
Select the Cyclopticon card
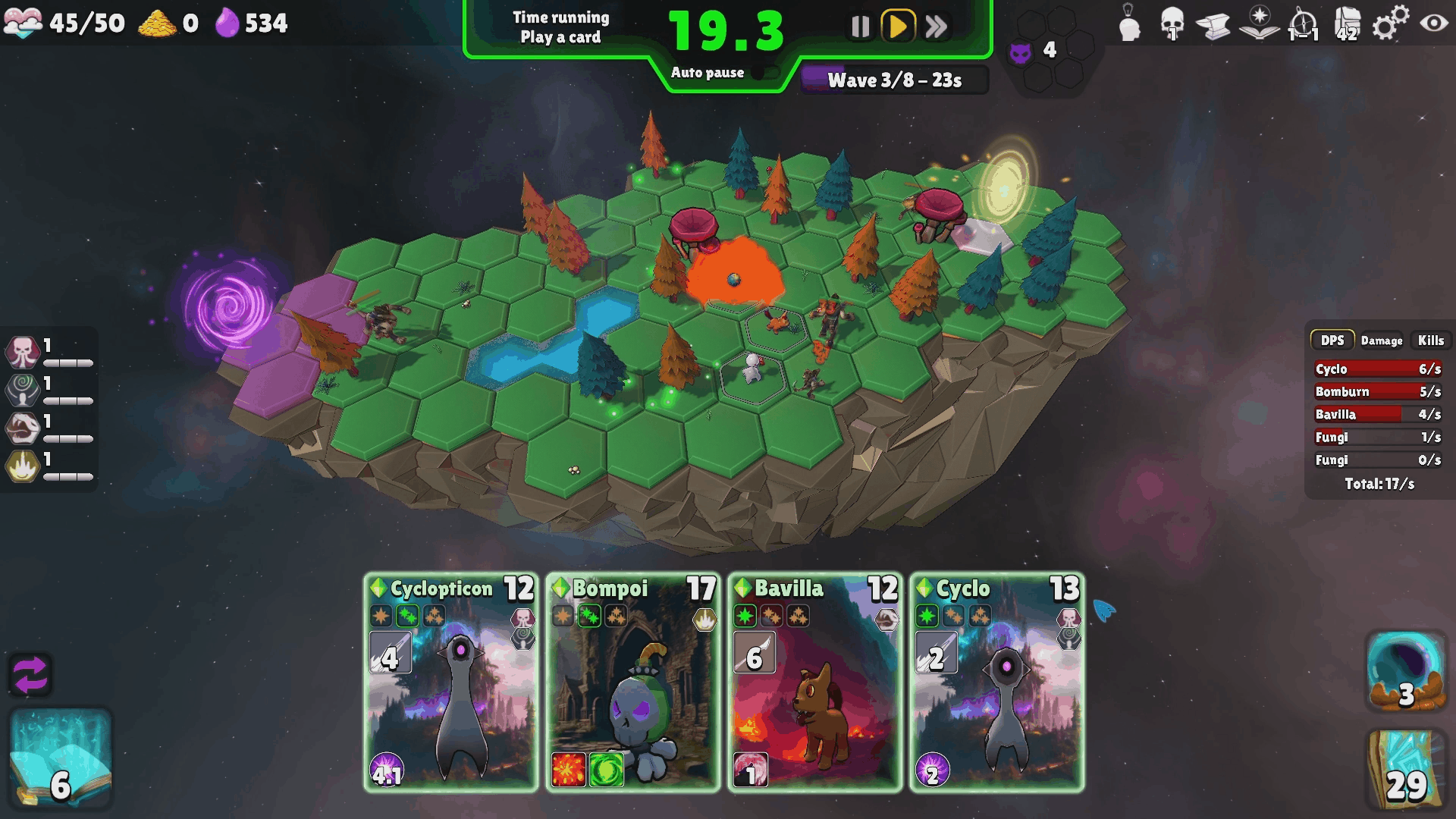pyautogui.click(x=451, y=682)
